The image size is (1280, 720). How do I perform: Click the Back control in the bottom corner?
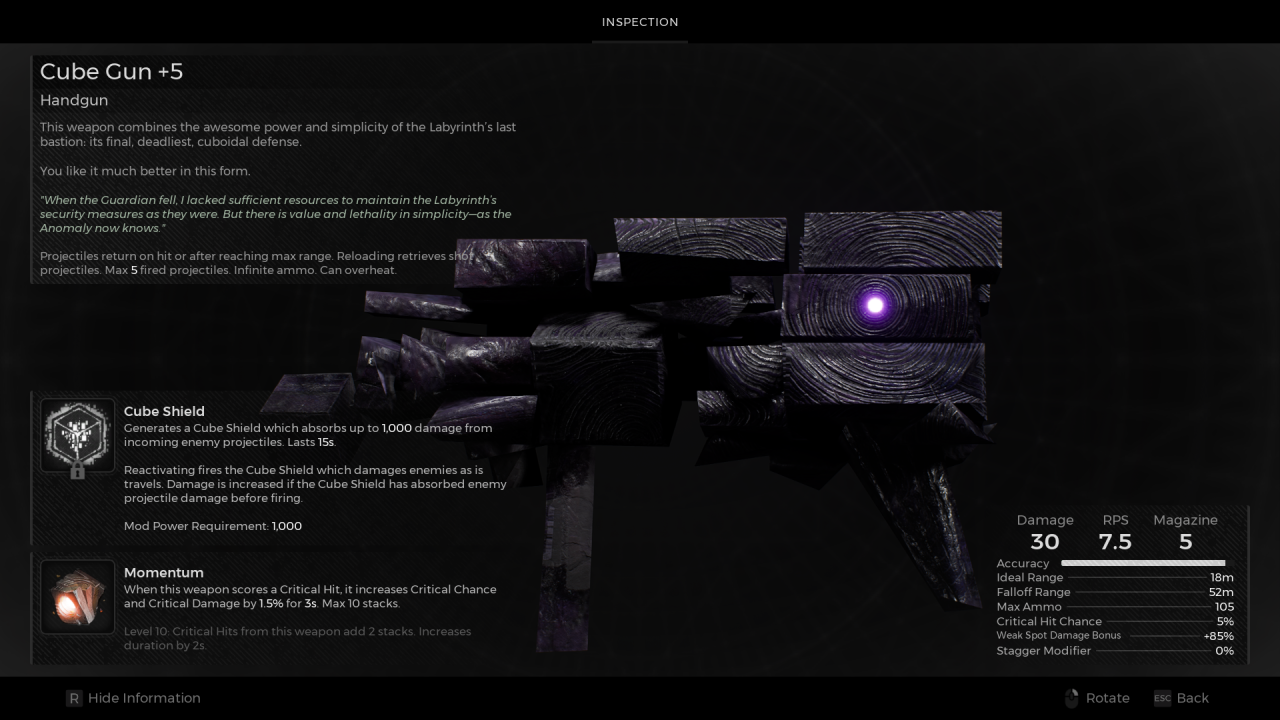pos(1192,698)
